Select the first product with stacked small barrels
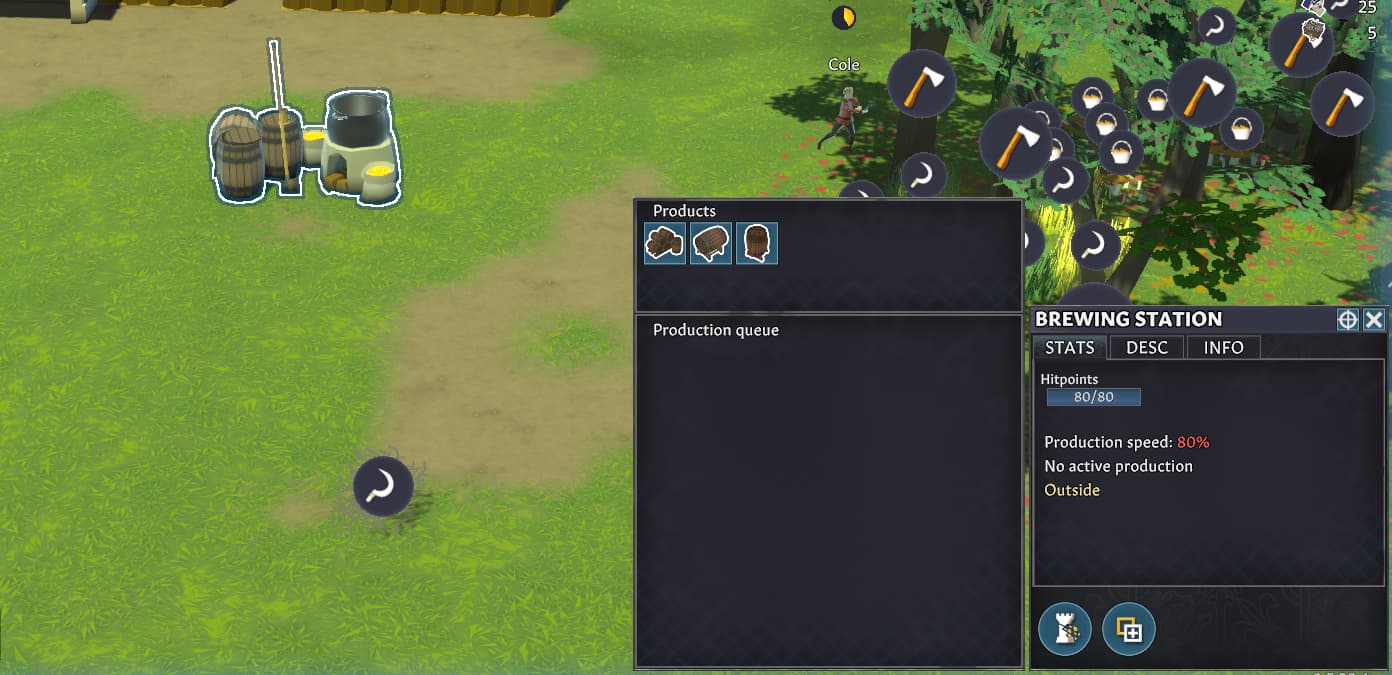The height and width of the screenshot is (675, 1392). (x=665, y=243)
